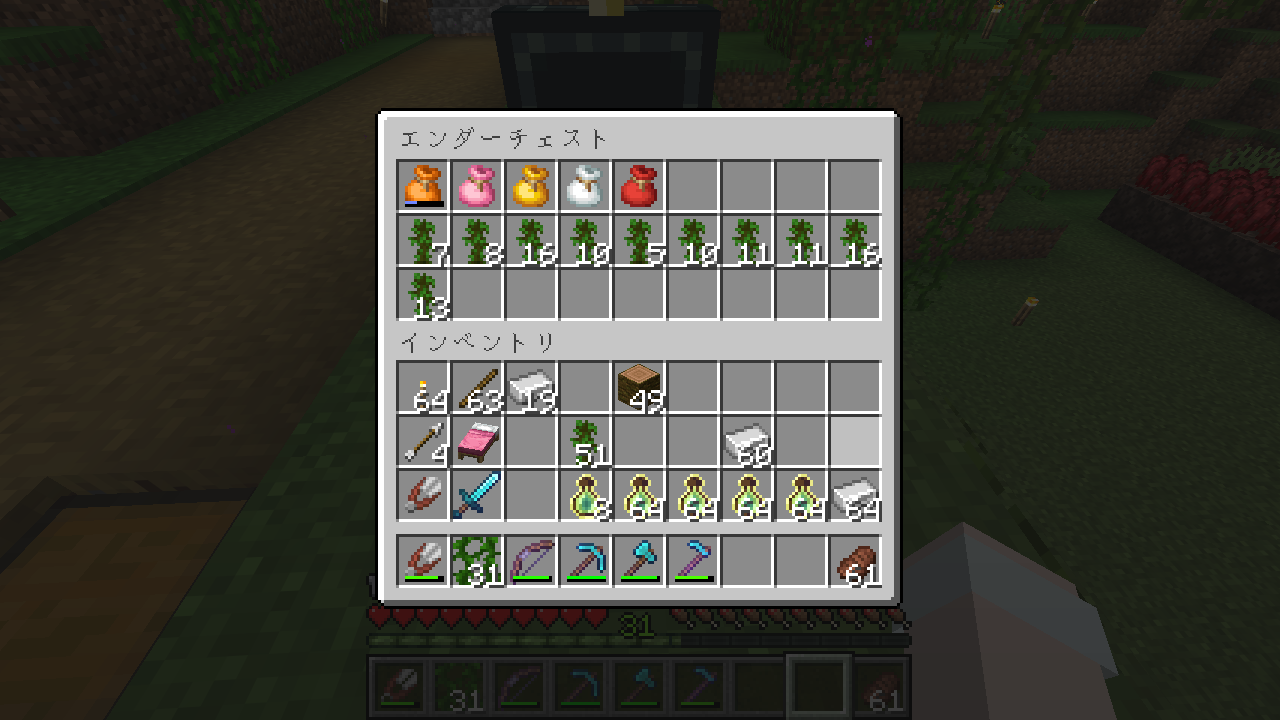This screenshot has width=1280, height=720.
Task: Click the bow in the hotbar row
Action: (531, 561)
